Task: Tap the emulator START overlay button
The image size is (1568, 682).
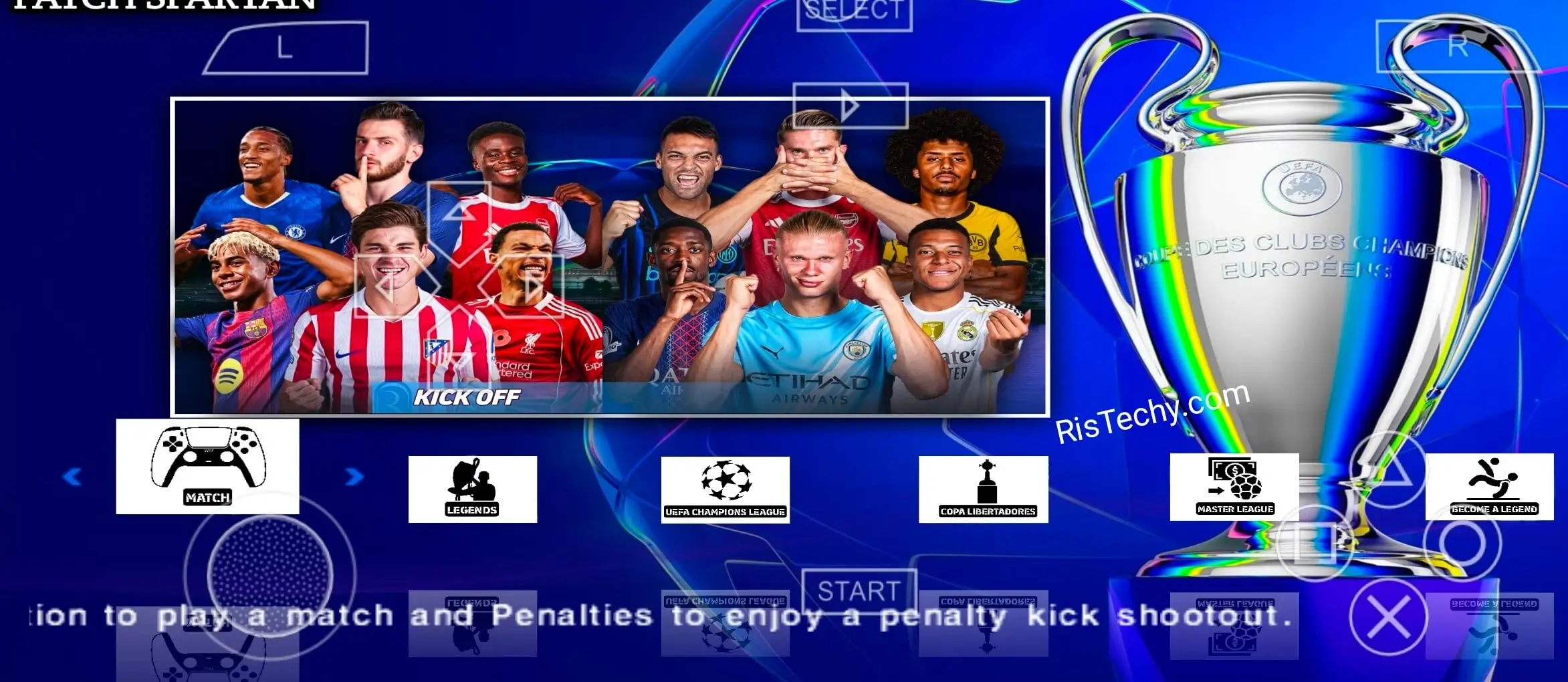Action: (859, 591)
